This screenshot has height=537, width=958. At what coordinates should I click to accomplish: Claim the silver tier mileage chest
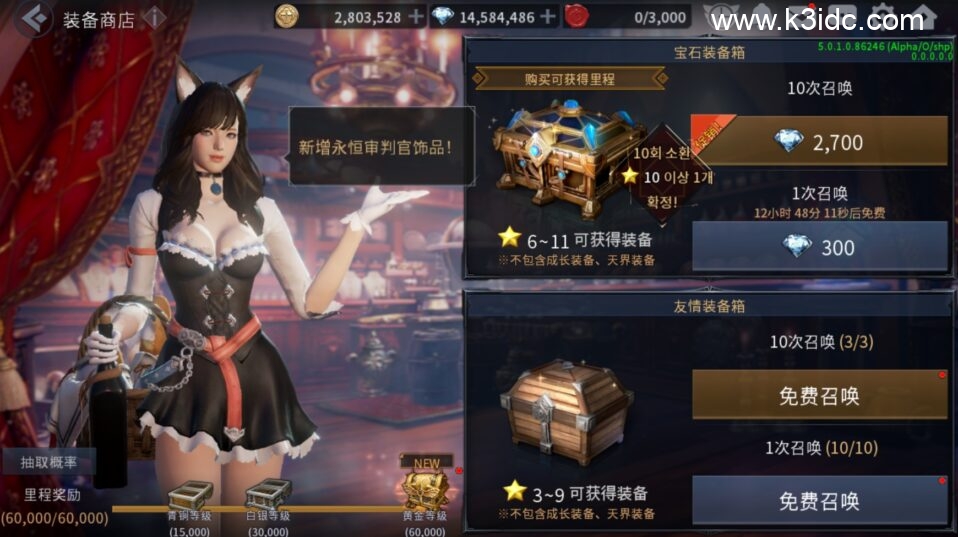pos(268,495)
